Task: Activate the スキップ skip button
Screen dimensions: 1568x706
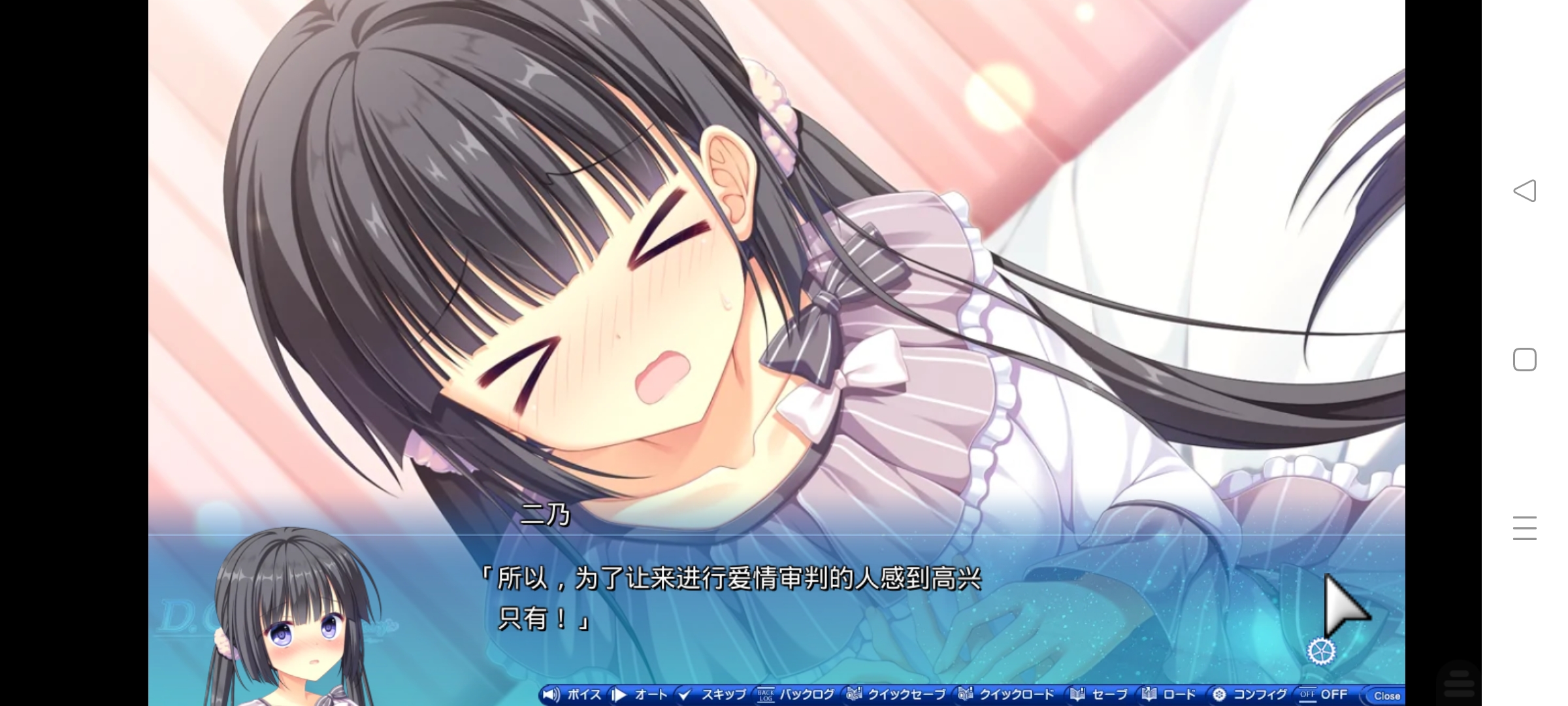Action: tap(713, 694)
